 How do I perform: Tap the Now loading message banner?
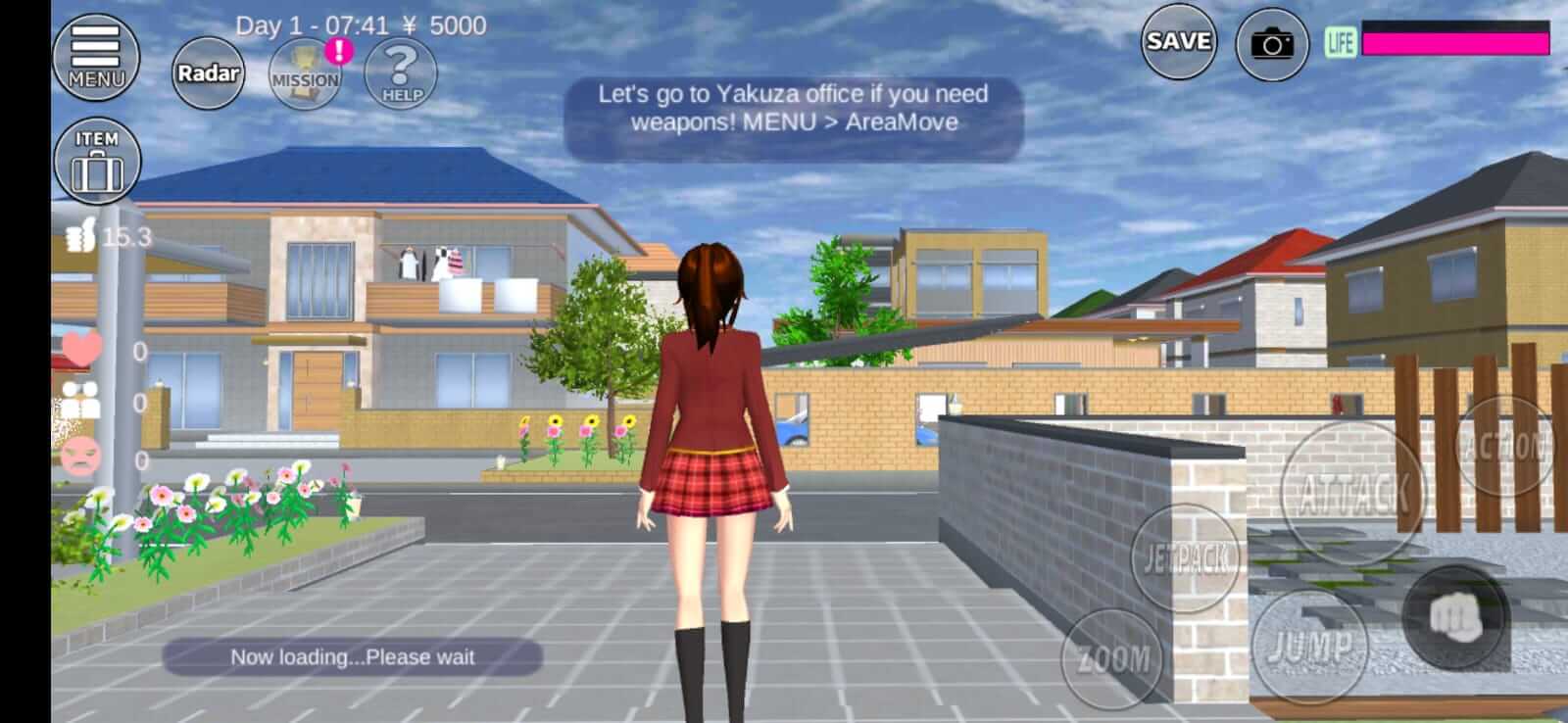click(x=353, y=657)
